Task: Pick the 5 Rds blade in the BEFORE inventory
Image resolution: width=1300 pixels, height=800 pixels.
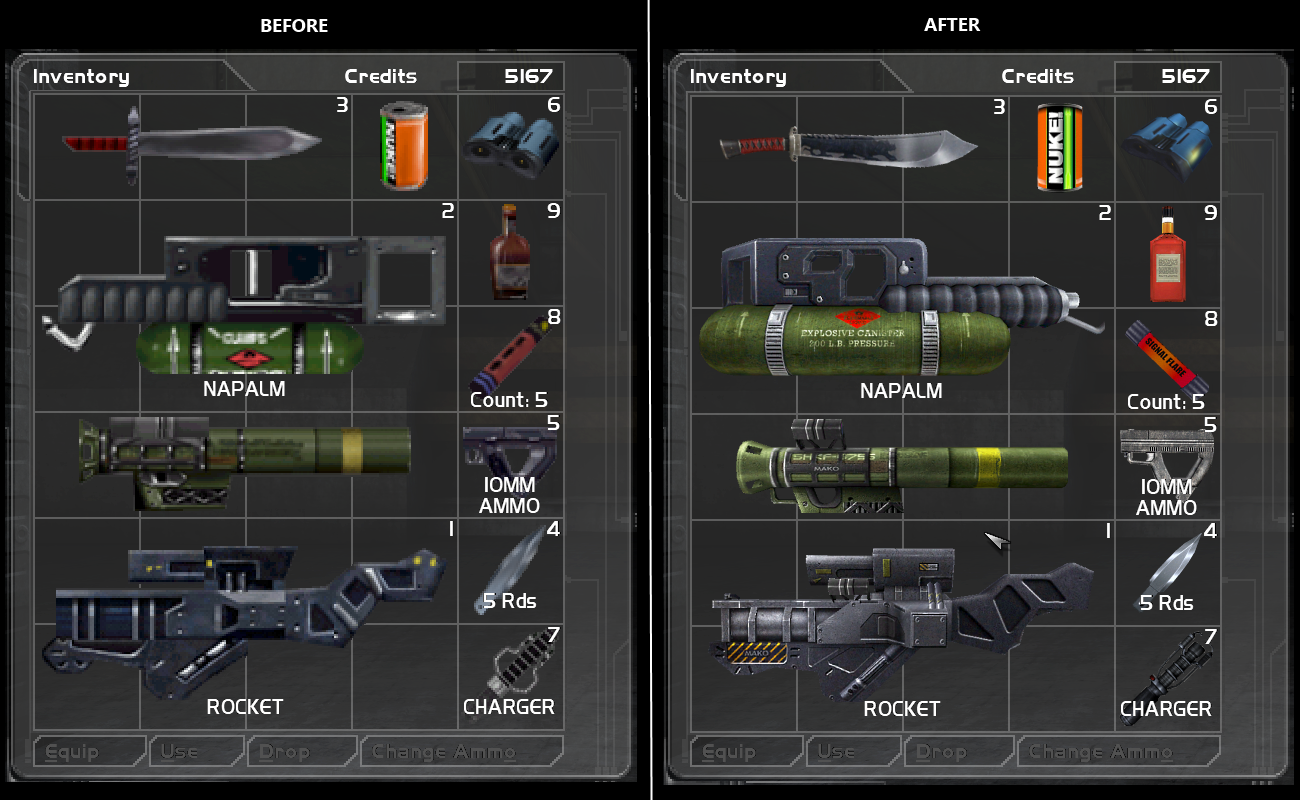Action: click(510, 570)
